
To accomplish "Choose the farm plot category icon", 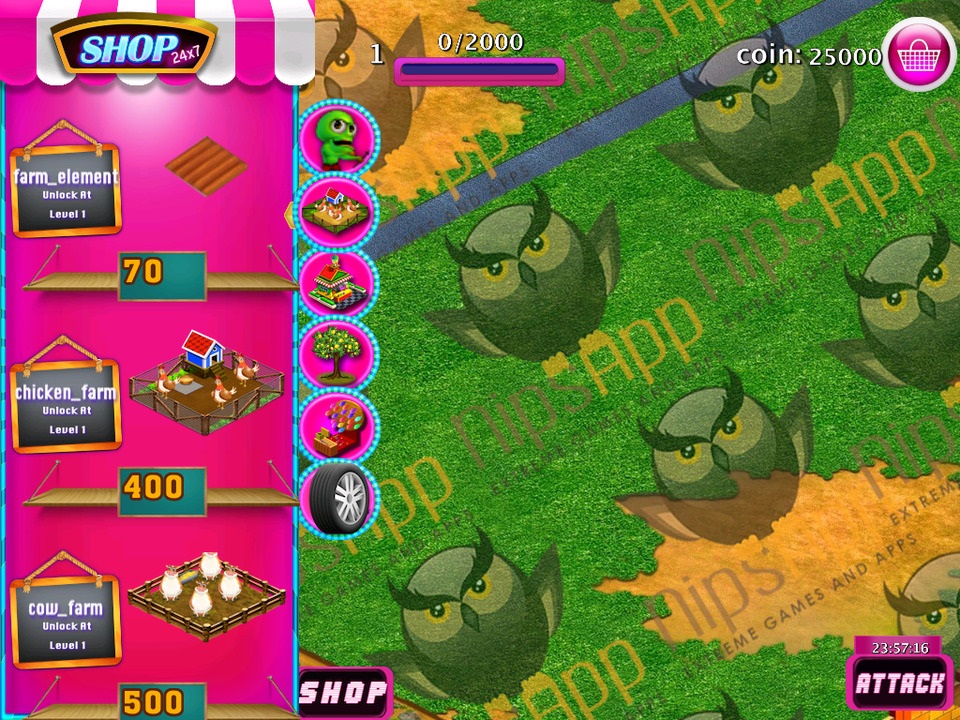I will [x=338, y=210].
